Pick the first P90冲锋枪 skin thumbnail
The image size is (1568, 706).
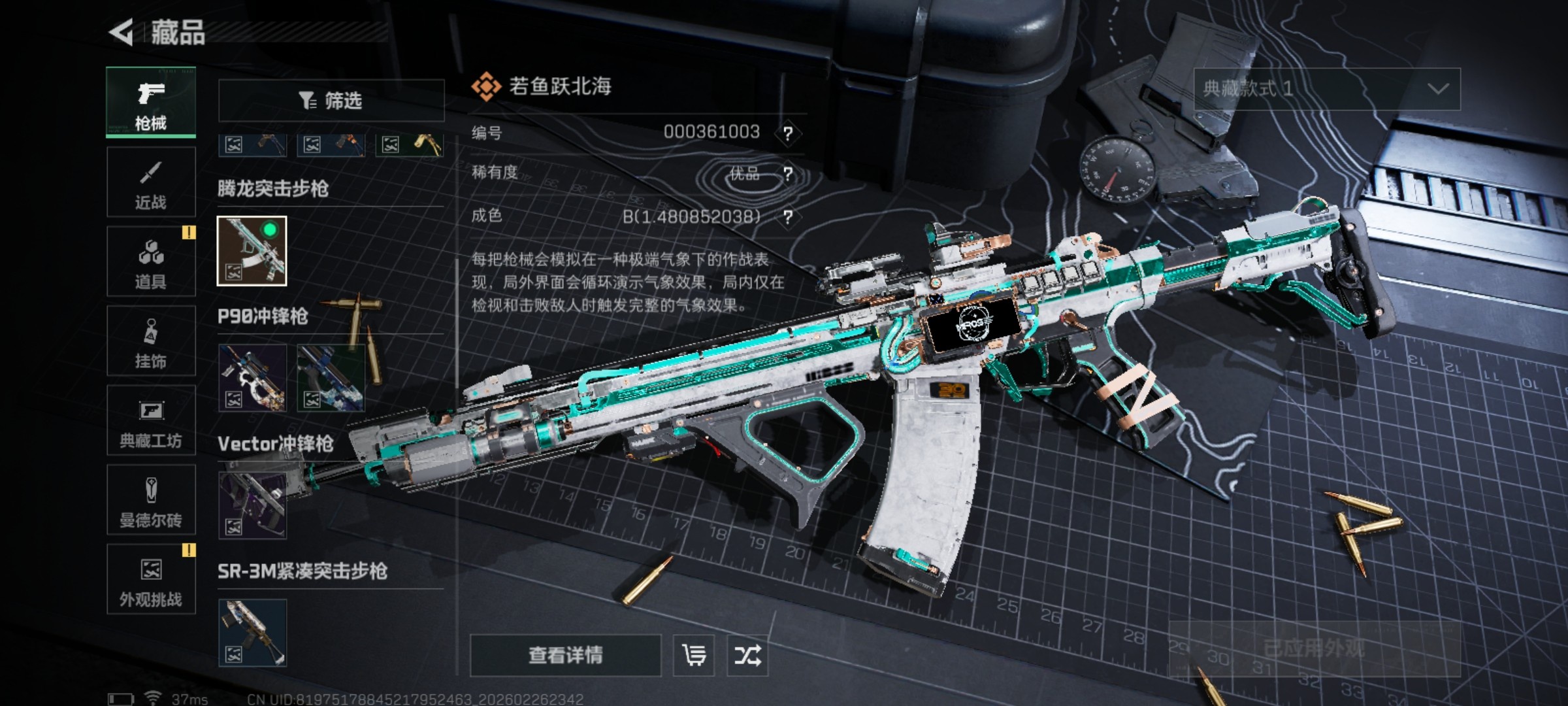coord(252,378)
